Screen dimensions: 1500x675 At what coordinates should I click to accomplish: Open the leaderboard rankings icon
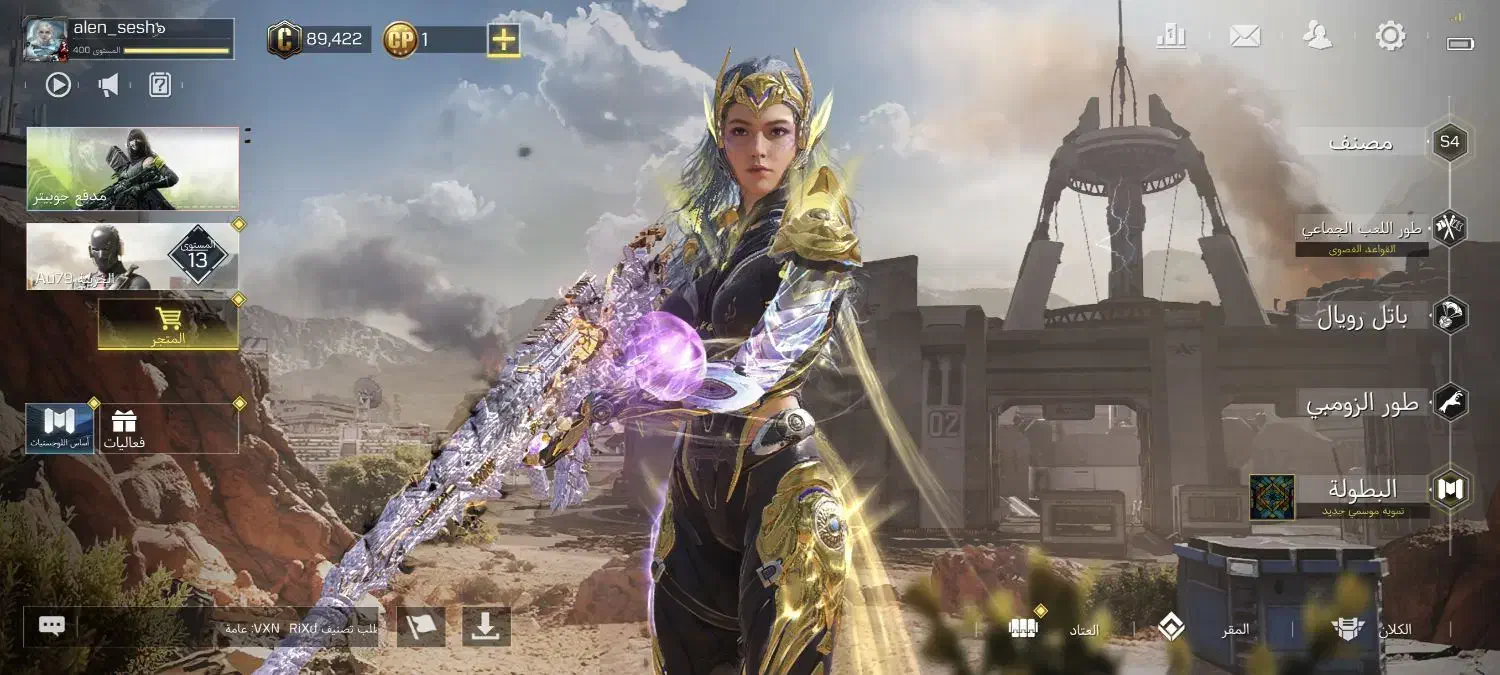[x=1171, y=37]
